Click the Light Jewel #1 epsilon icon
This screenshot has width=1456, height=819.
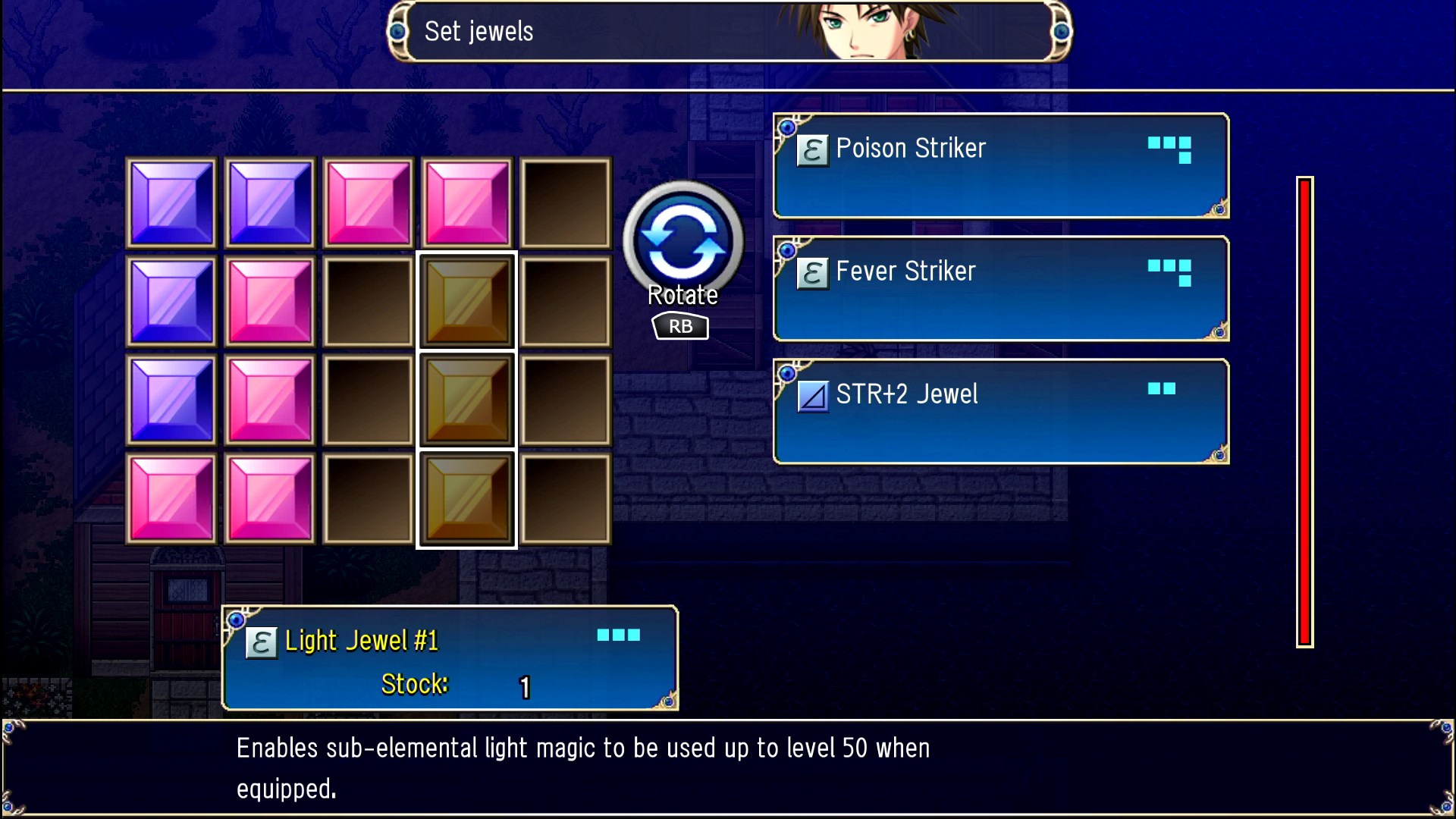[x=261, y=641]
